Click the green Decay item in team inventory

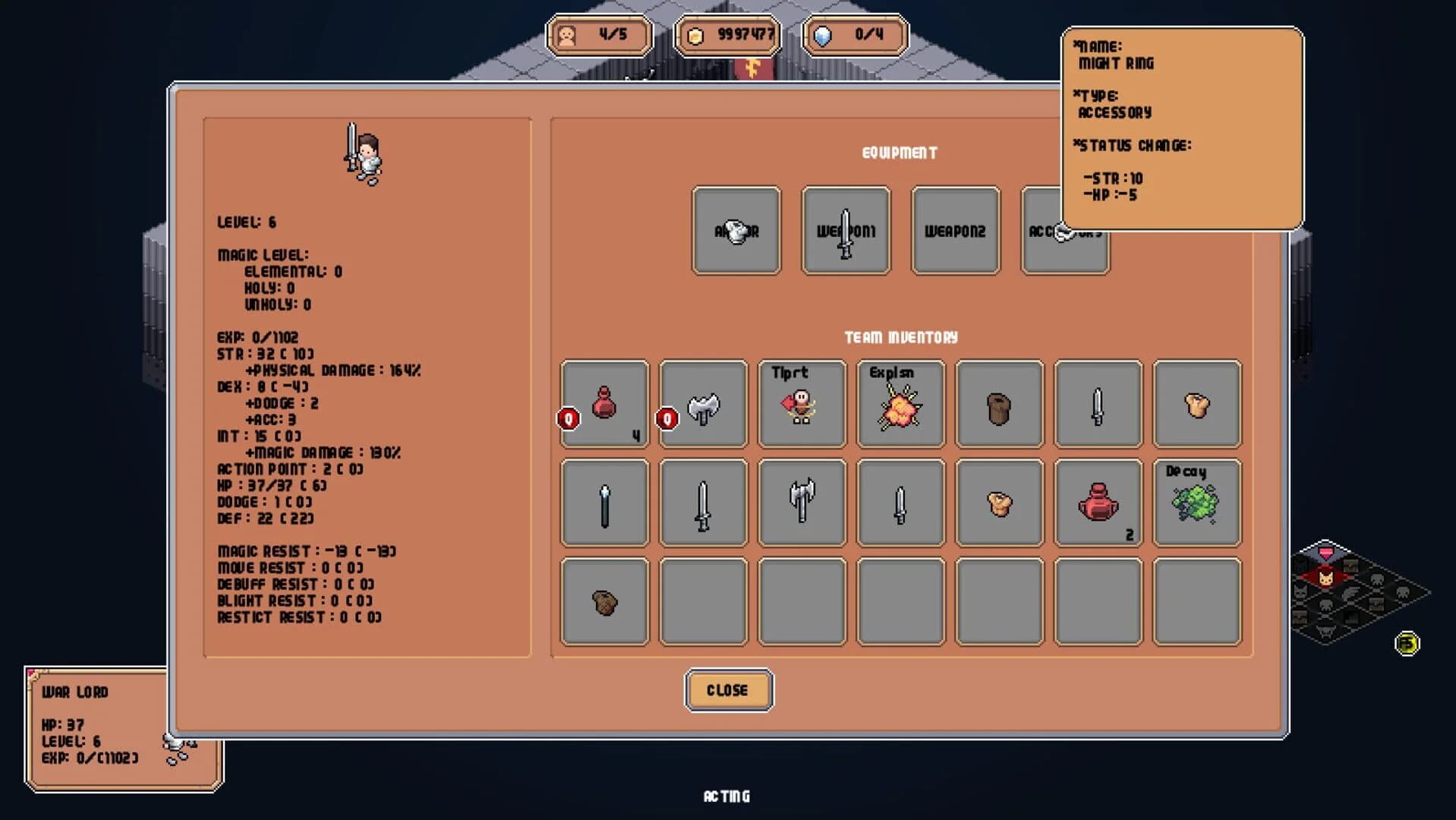[x=1196, y=503]
